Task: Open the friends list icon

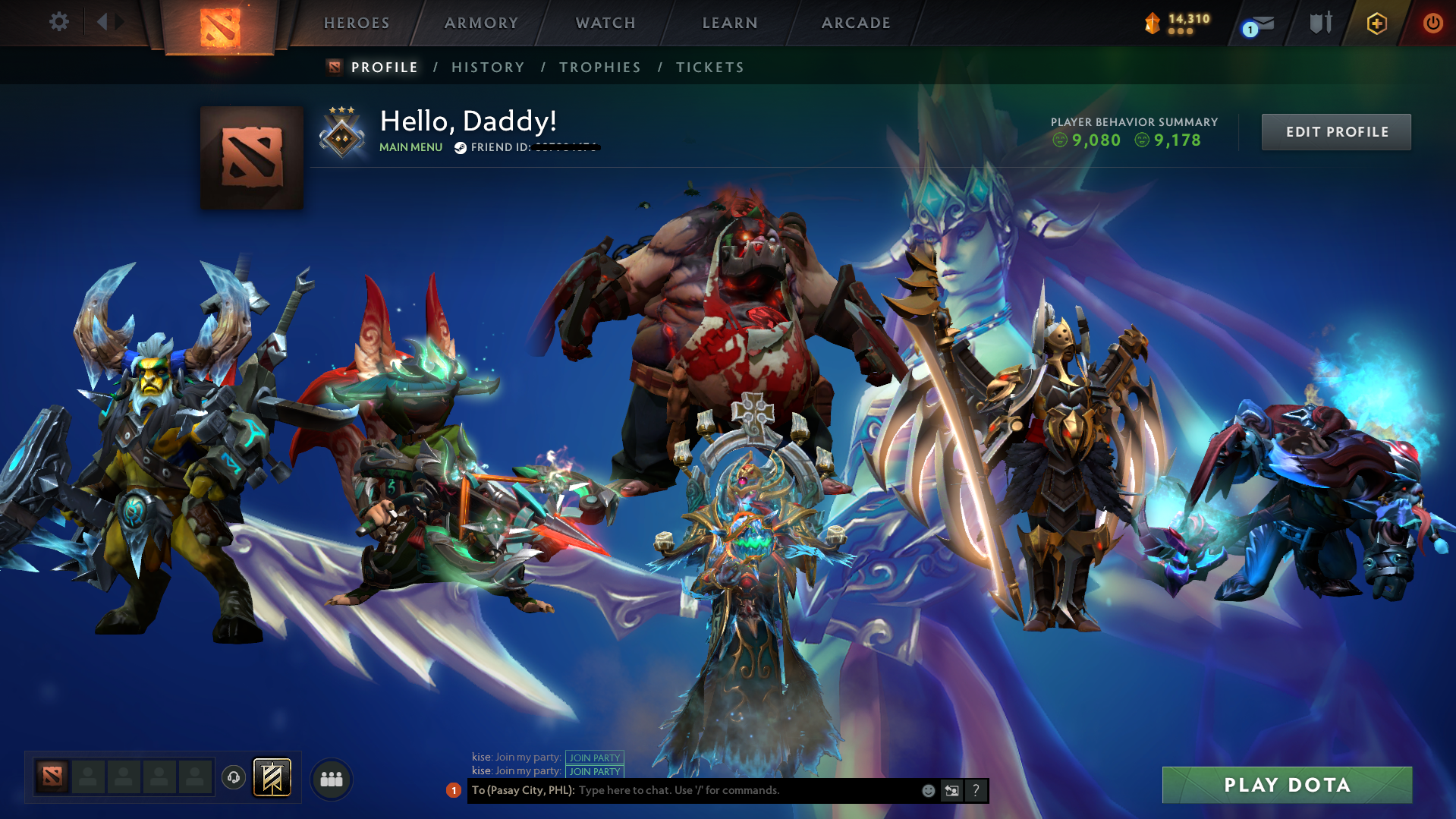Action: (x=330, y=777)
